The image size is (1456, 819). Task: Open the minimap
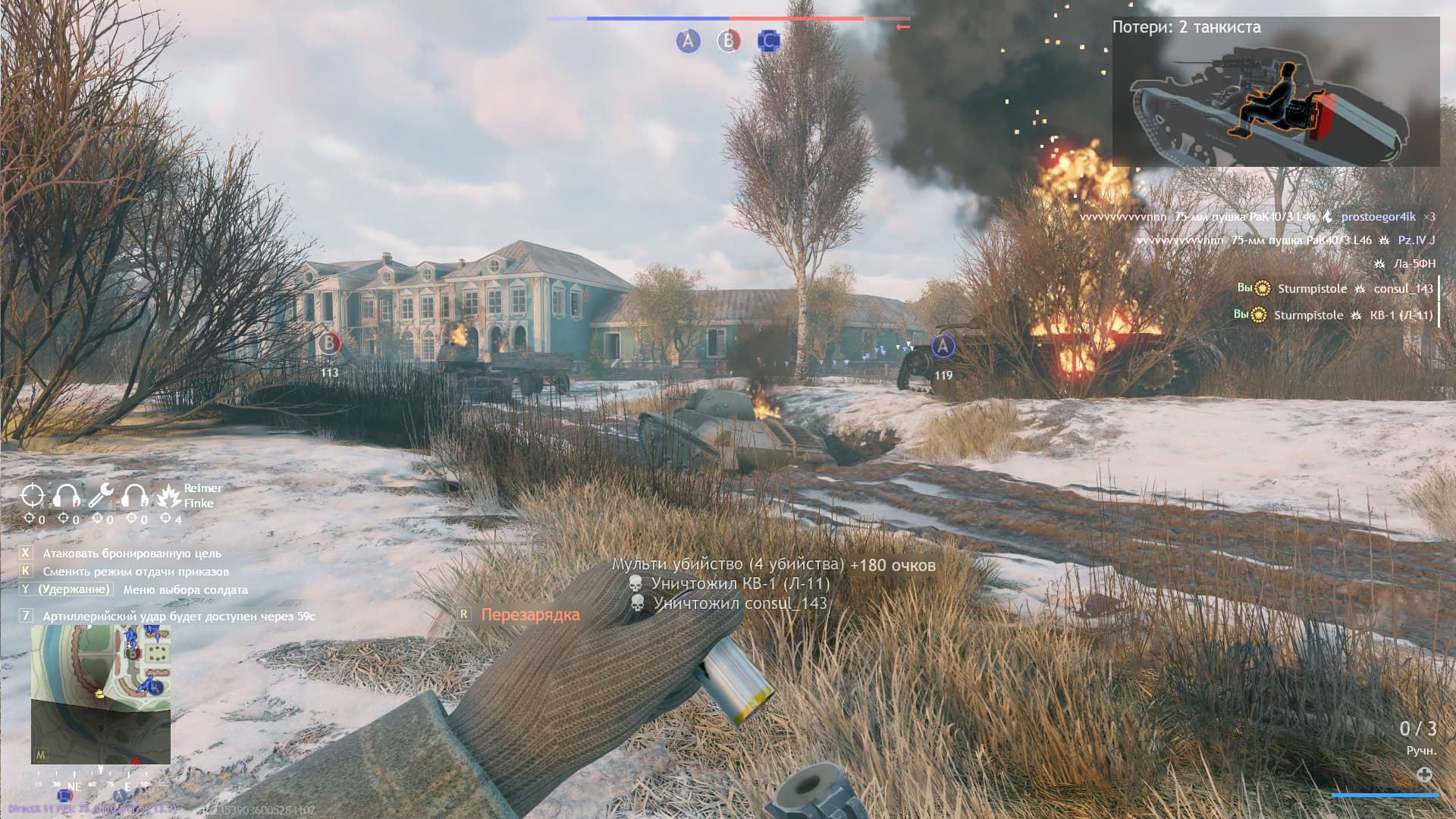pos(101,694)
